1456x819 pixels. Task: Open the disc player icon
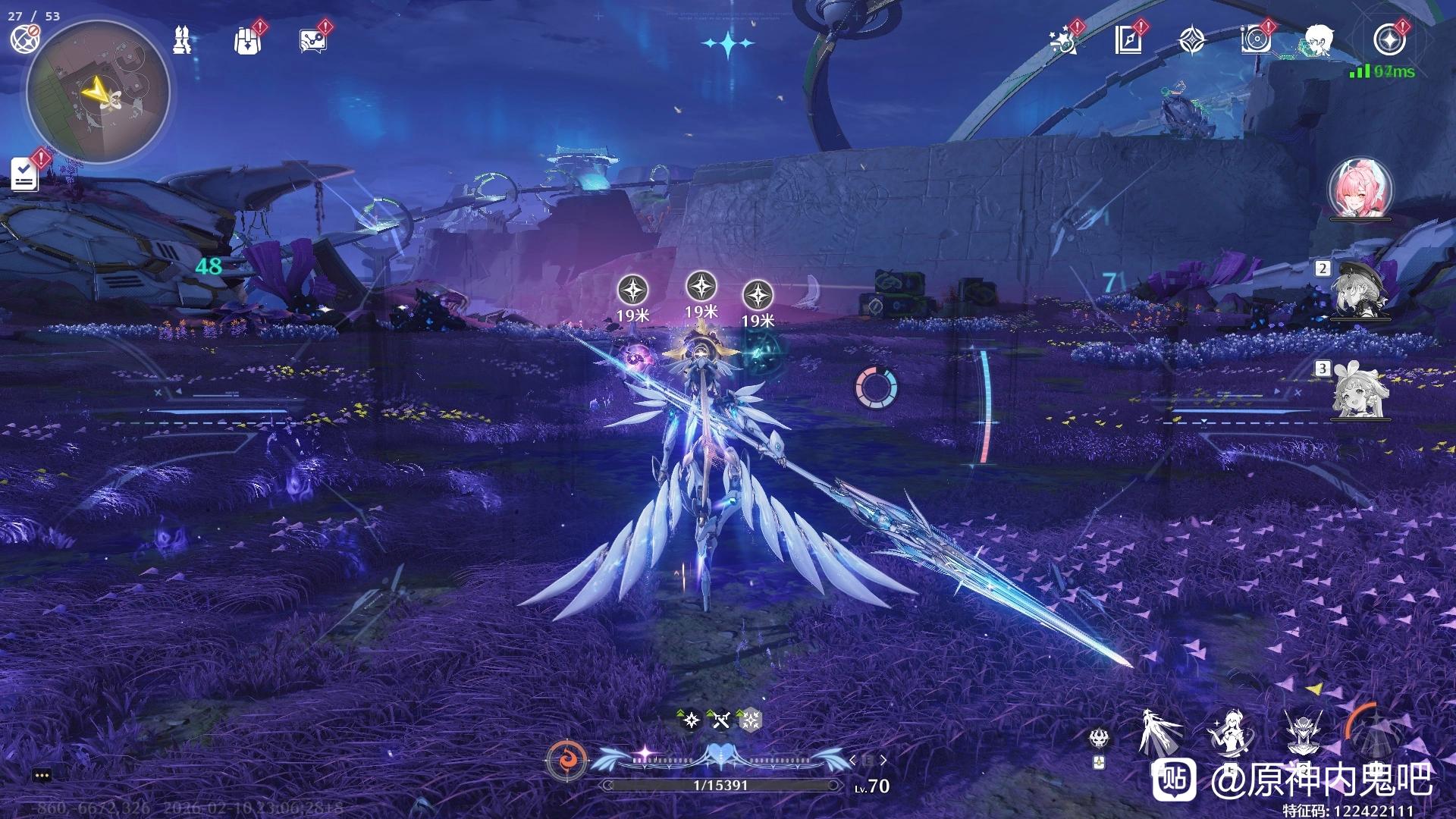[1256, 40]
